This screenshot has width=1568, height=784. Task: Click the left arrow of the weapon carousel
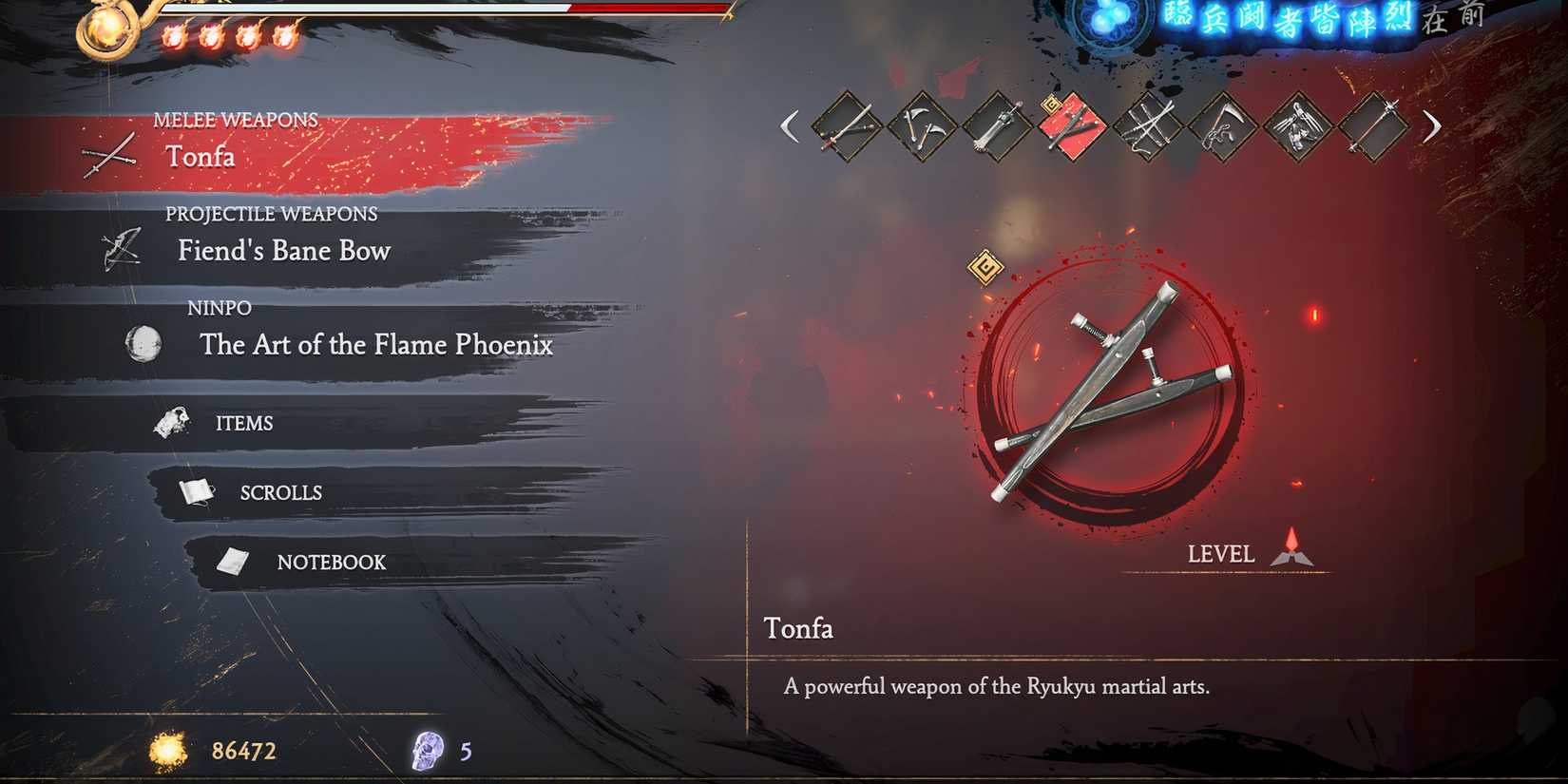[790, 125]
